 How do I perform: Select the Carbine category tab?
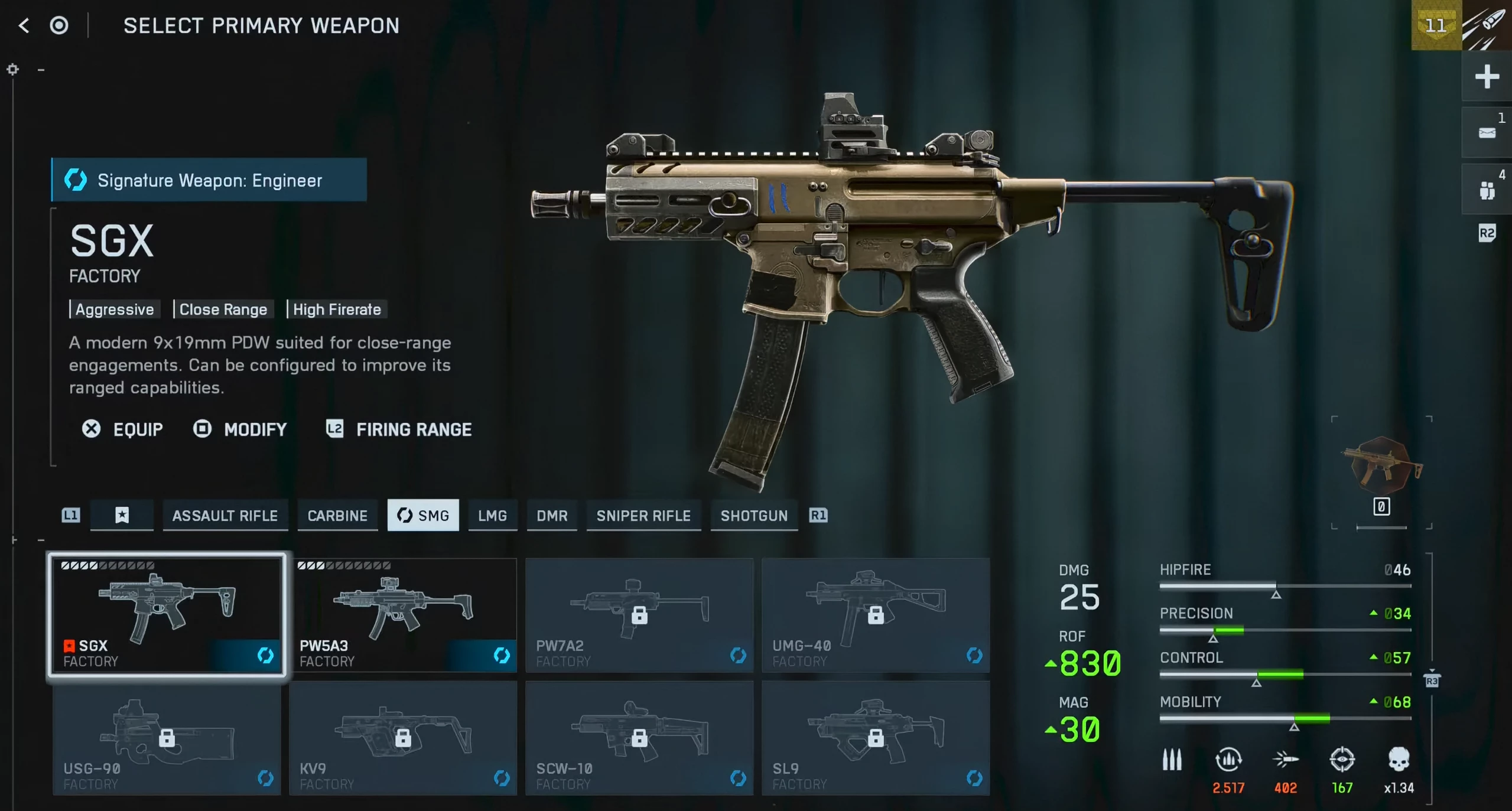[x=337, y=516]
